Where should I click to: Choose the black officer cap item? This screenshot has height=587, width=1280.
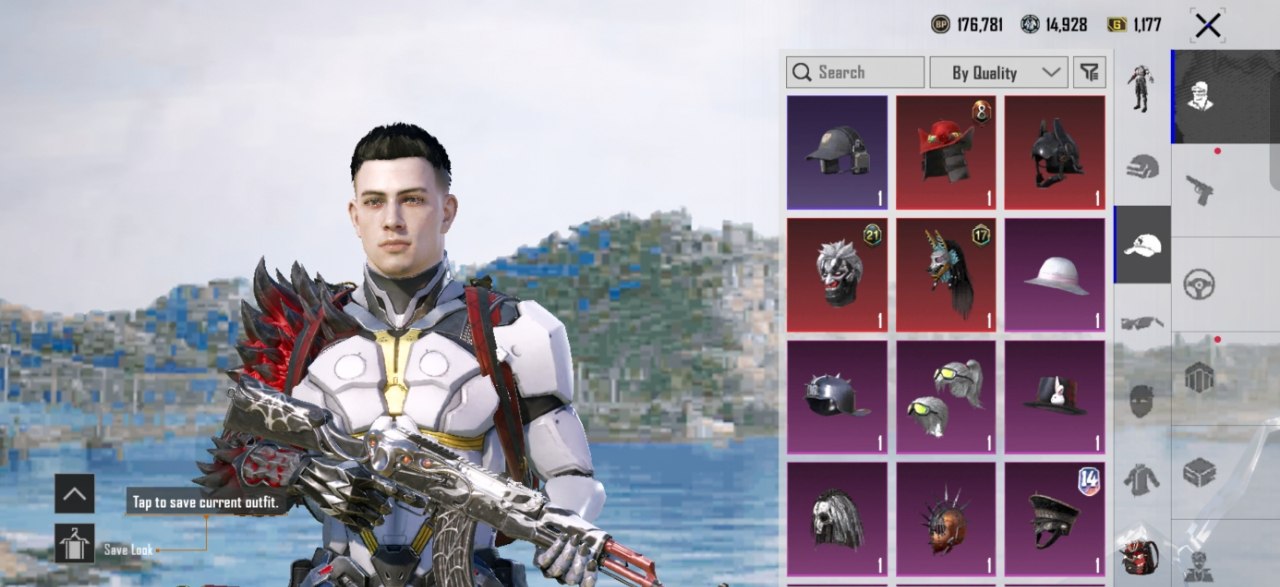[1055, 518]
